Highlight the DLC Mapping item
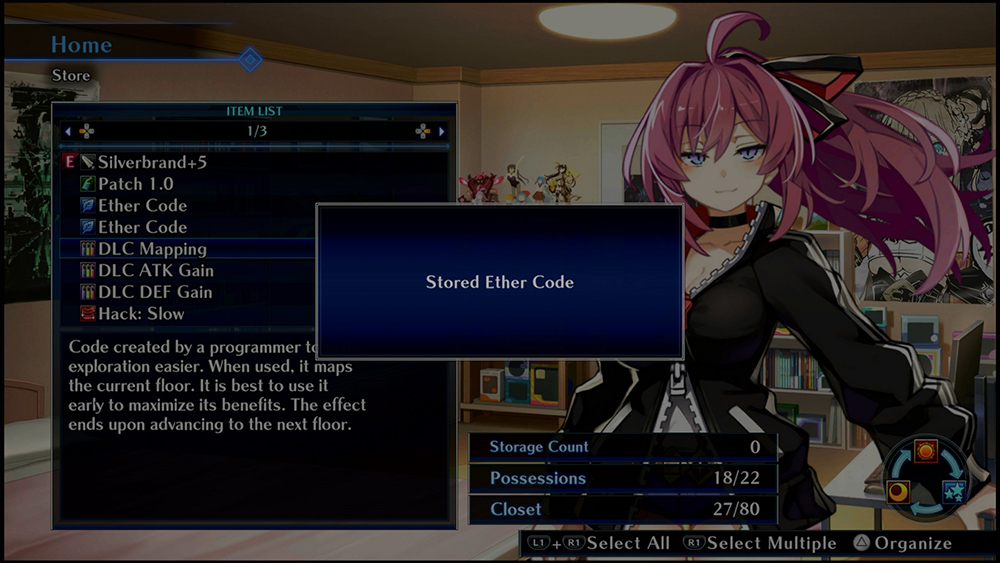The image size is (1000, 563). (152, 249)
